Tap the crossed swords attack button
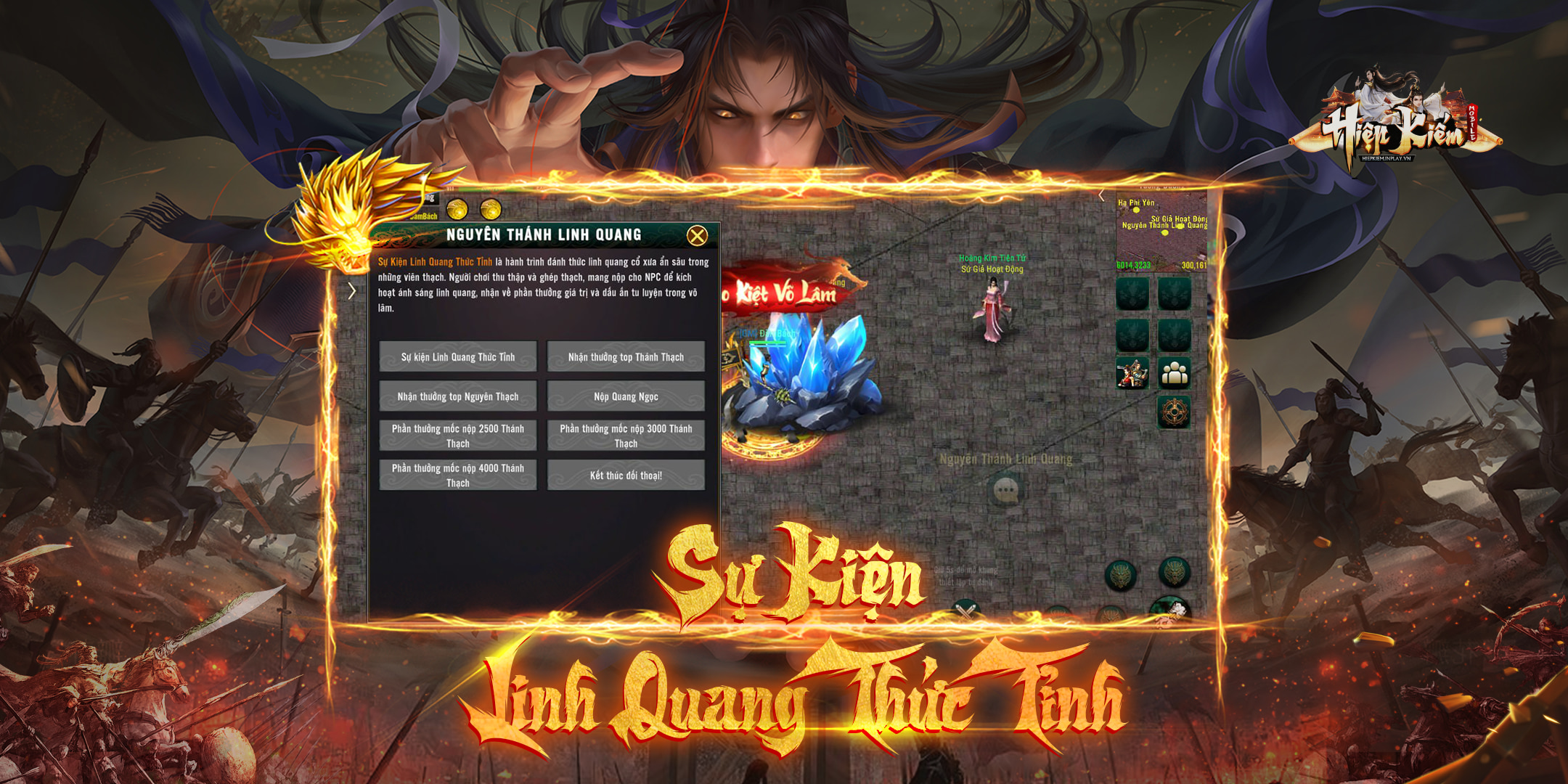This screenshot has height=784, width=1568. (966, 612)
